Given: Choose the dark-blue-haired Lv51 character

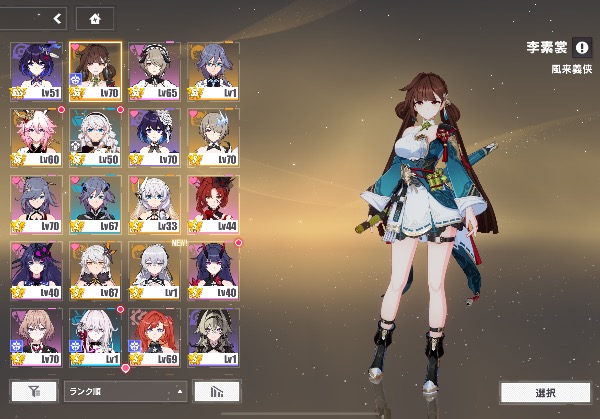Looking at the screenshot, I should 36,70.
